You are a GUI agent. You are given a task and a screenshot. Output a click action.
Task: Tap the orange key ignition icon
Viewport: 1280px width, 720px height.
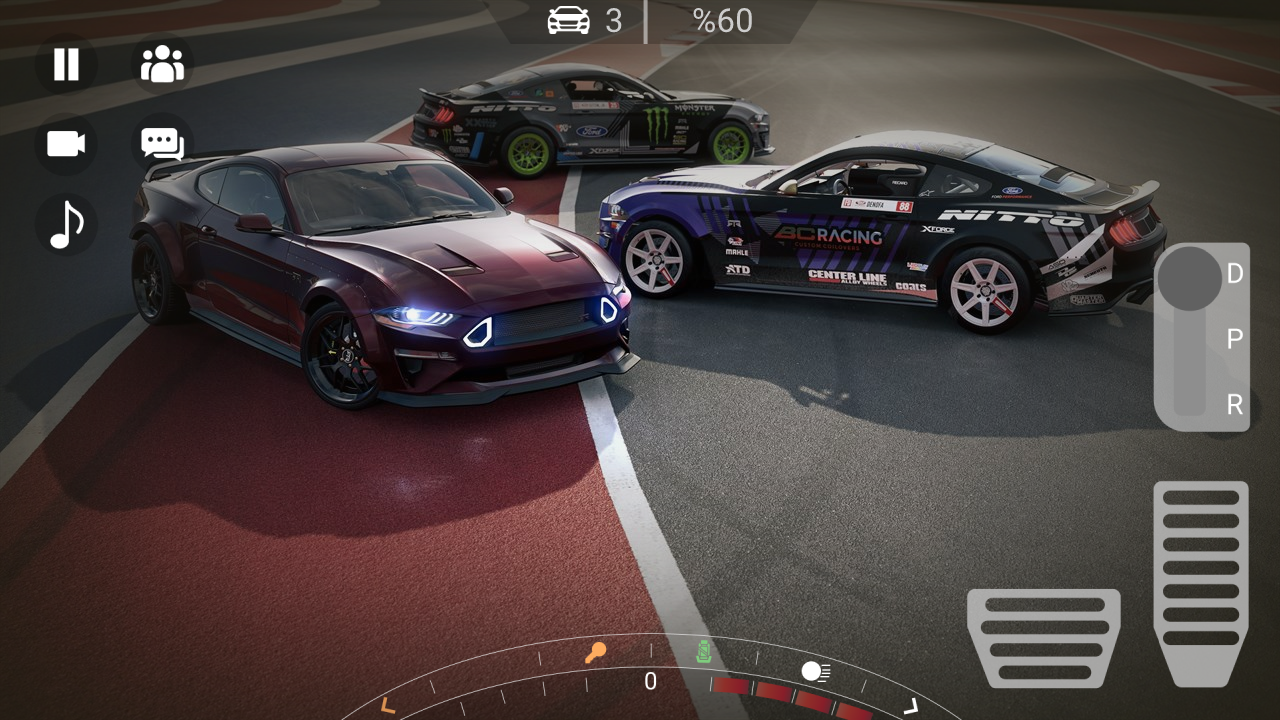click(x=595, y=654)
